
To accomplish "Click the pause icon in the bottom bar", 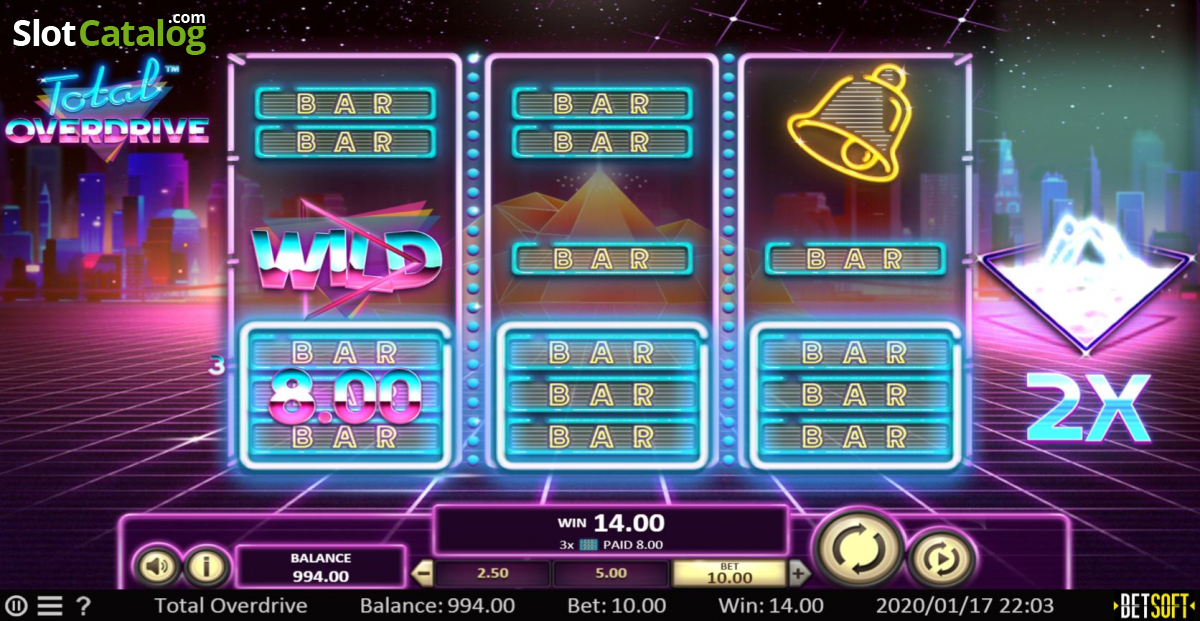I will click(x=16, y=606).
